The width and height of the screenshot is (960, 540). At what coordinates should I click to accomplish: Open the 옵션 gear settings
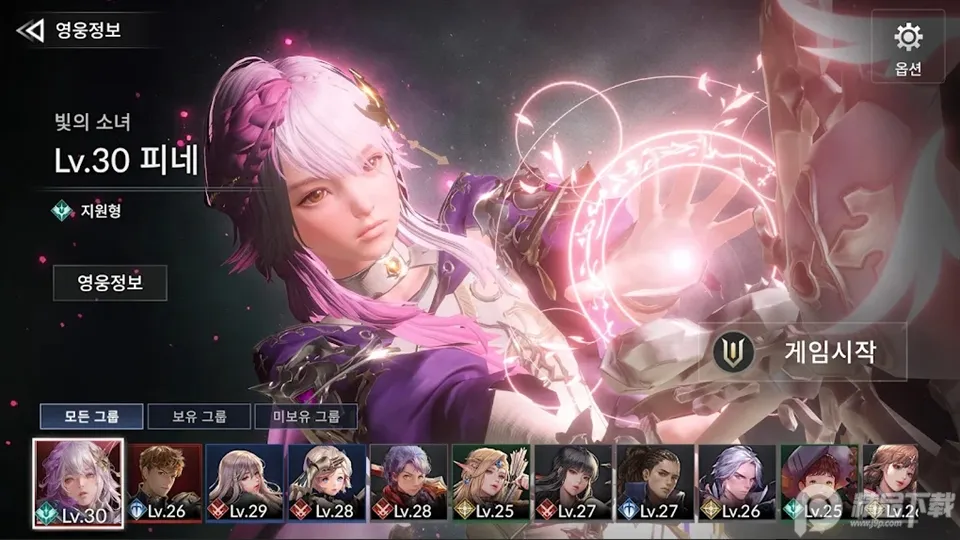coord(907,47)
